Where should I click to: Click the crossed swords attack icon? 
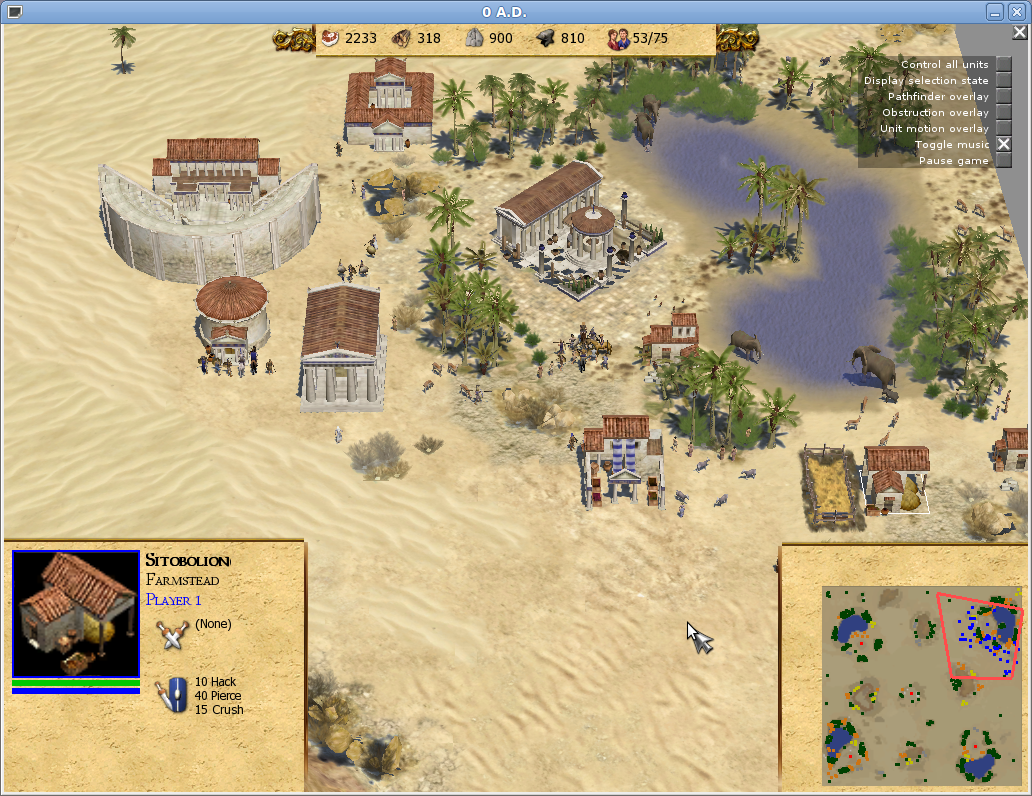(173, 632)
